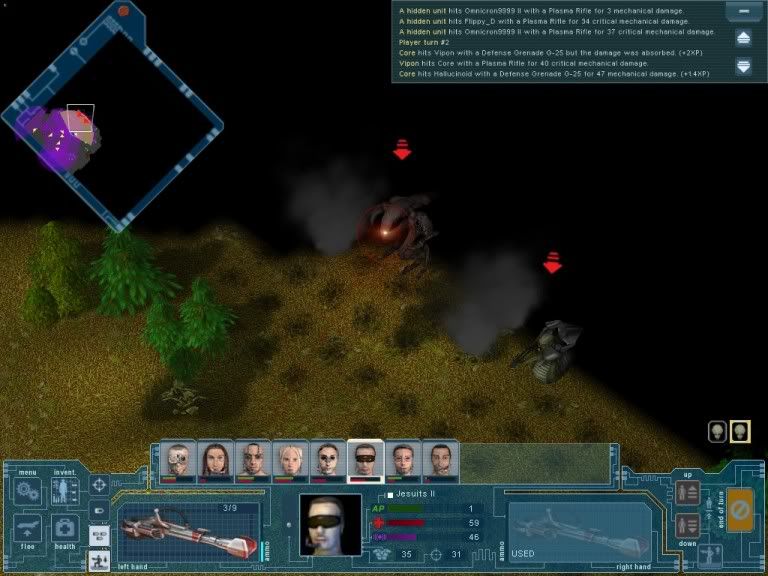Select the long brown-haired woman's portrait
Viewport: 768px width, 576px height.
click(x=215, y=460)
